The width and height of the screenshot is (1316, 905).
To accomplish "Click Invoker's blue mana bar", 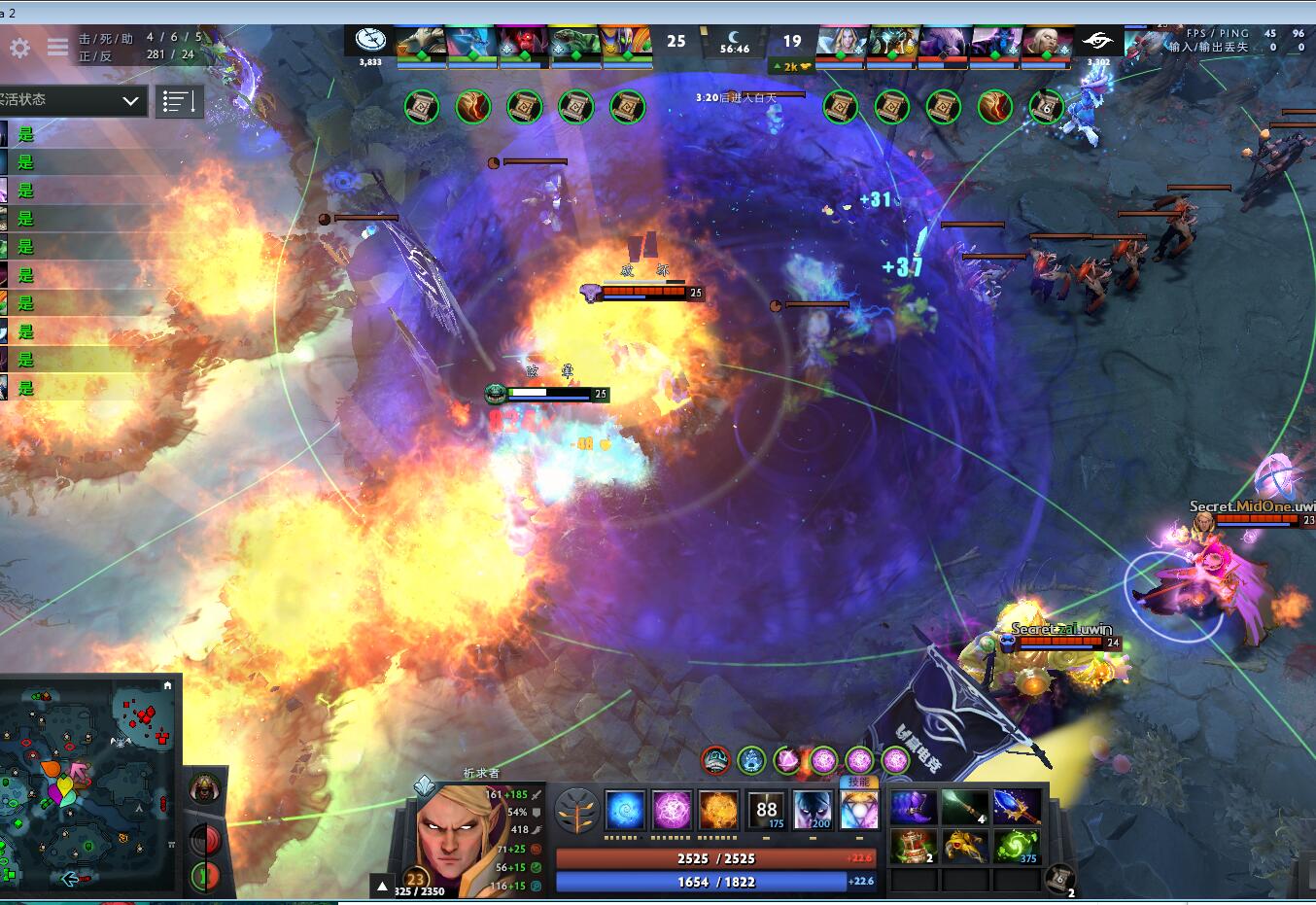I will [716, 882].
